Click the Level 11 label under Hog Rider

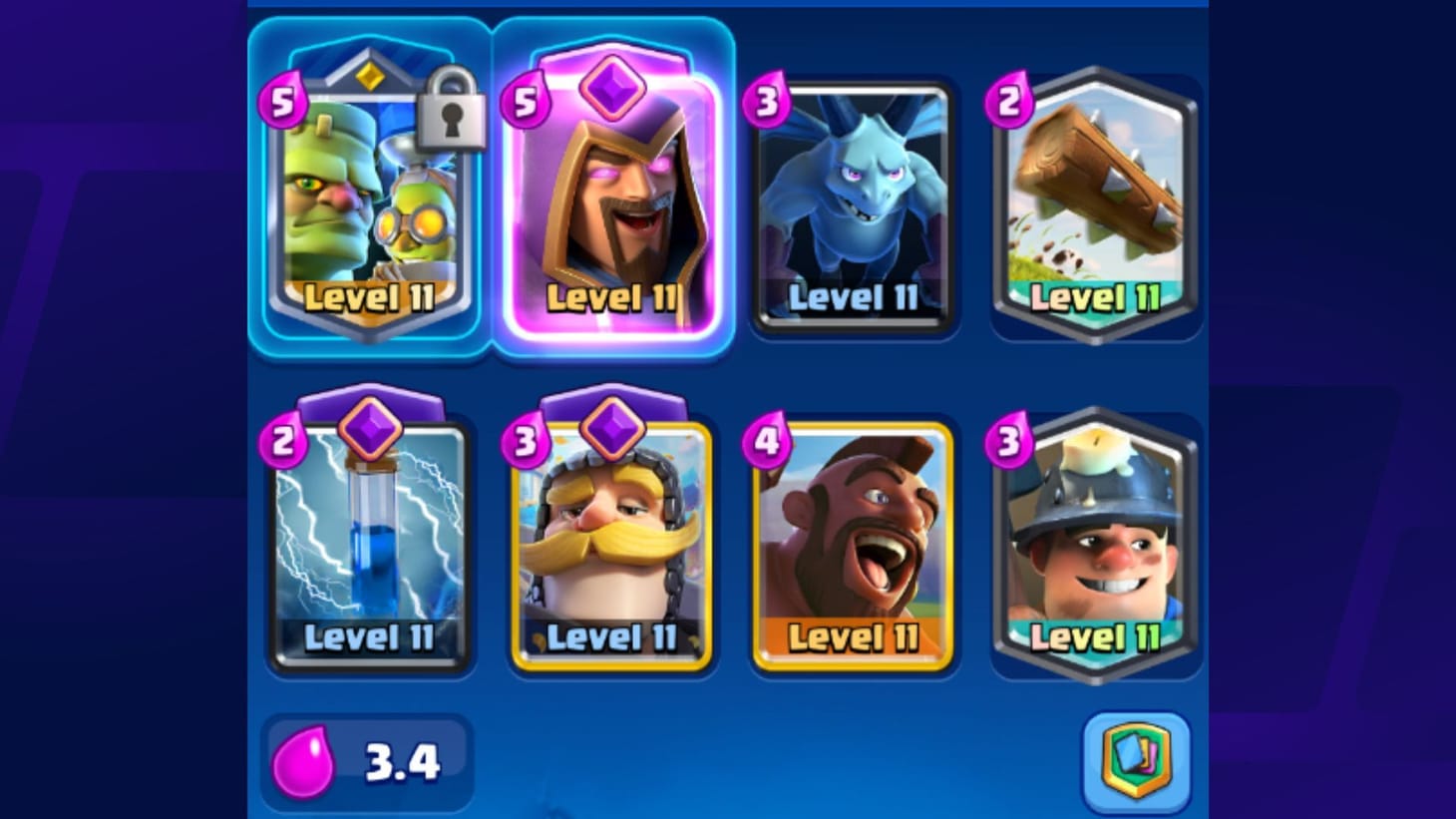(x=853, y=636)
